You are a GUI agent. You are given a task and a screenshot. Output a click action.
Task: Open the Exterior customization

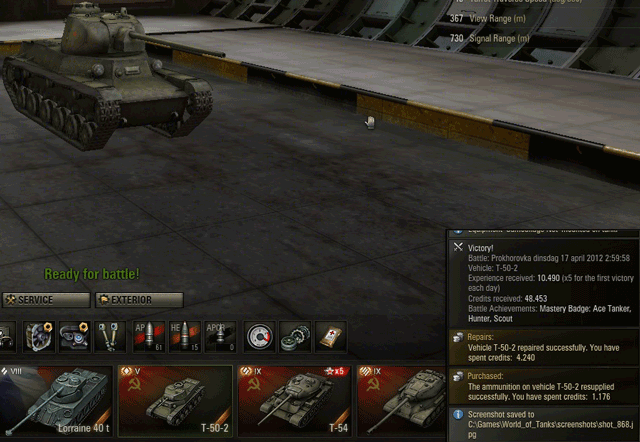coord(139,300)
